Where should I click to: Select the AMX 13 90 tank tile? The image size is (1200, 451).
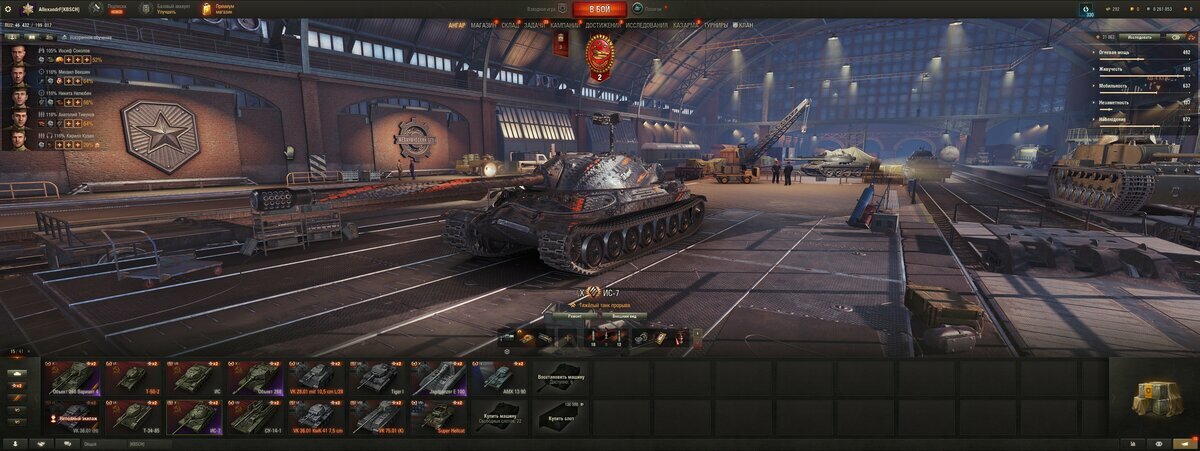[498, 377]
